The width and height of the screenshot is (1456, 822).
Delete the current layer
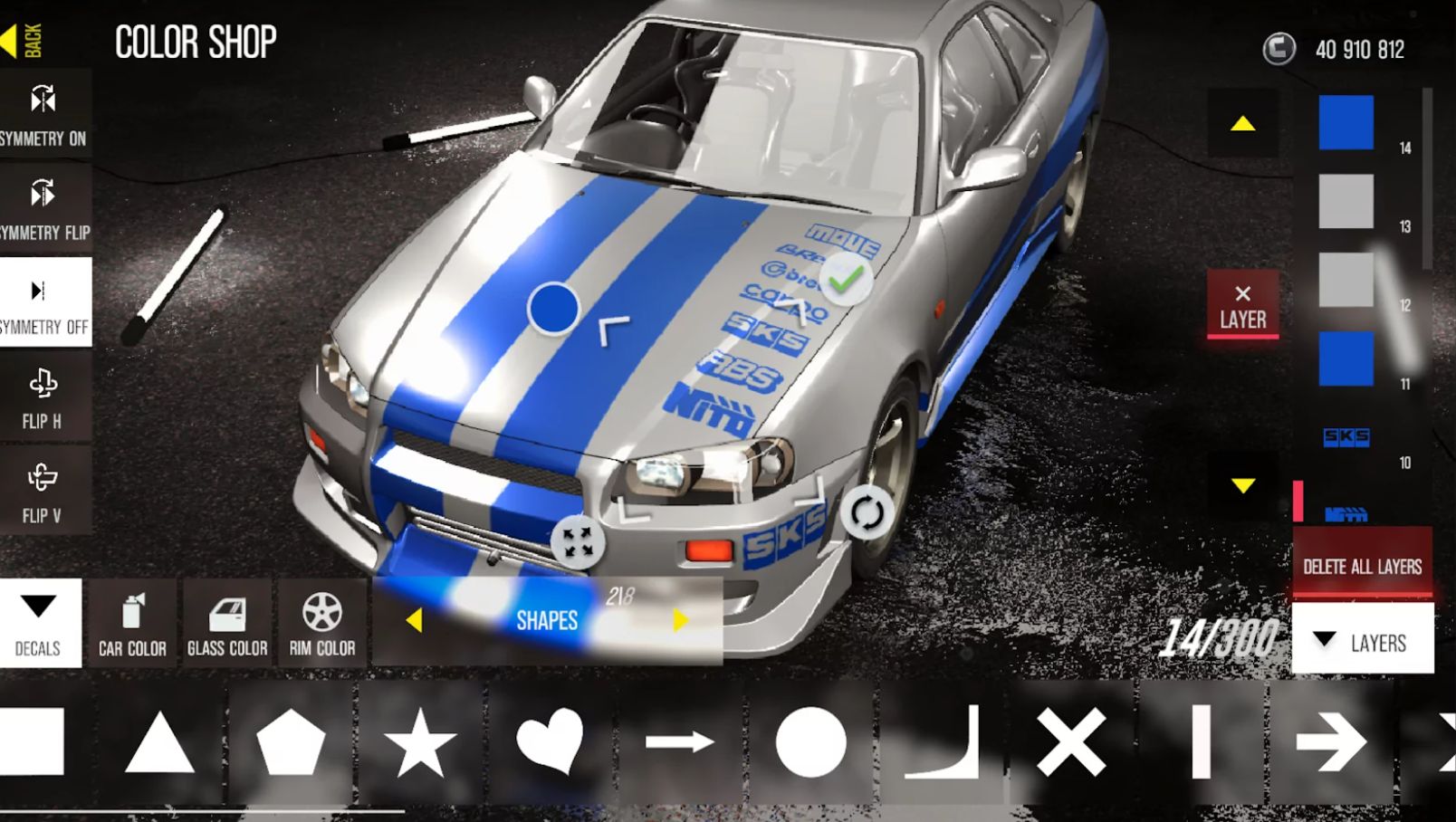[1242, 305]
